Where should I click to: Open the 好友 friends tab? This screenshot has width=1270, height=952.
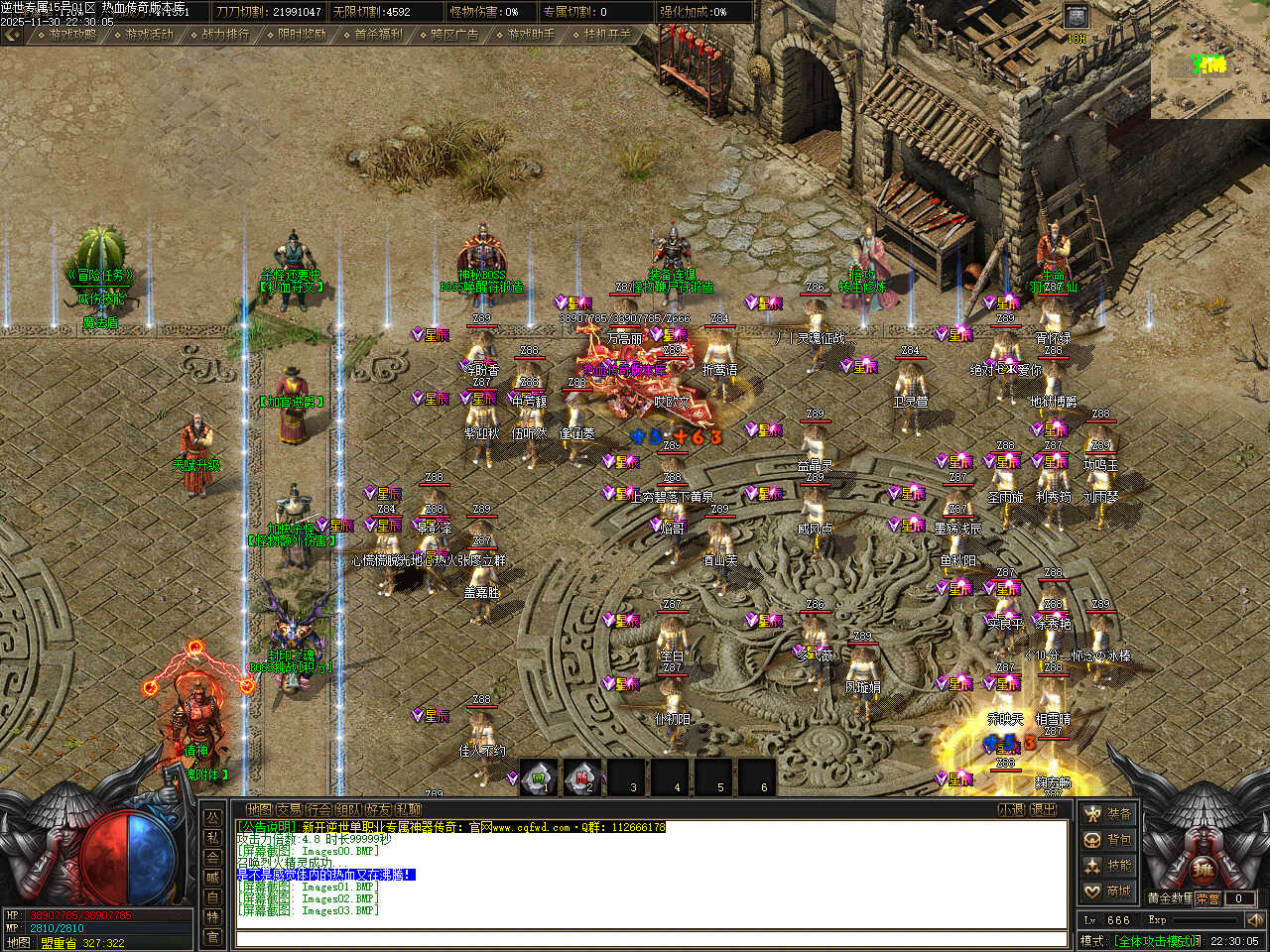(378, 810)
